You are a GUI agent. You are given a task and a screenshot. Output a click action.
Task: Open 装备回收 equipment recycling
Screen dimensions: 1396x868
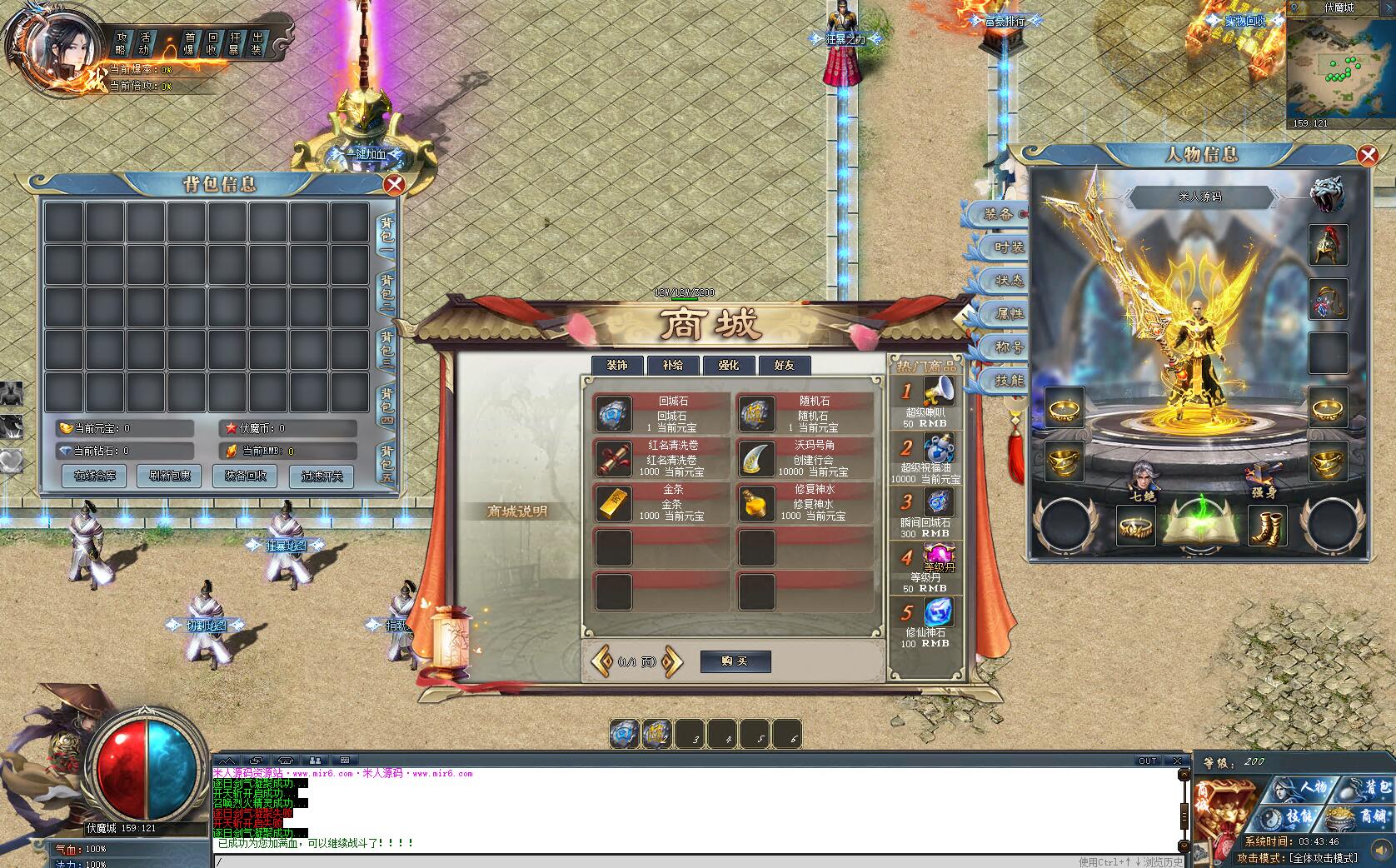tap(246, 476)
